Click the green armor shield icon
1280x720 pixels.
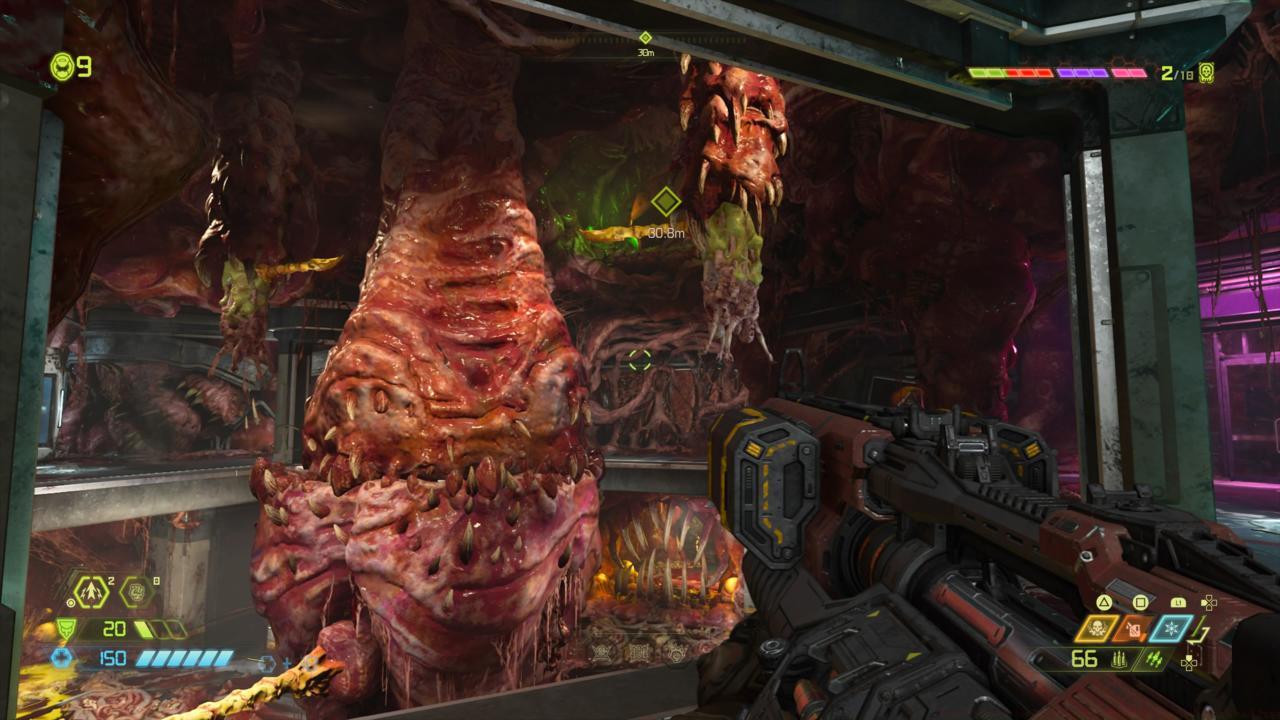tap(68, 629)
